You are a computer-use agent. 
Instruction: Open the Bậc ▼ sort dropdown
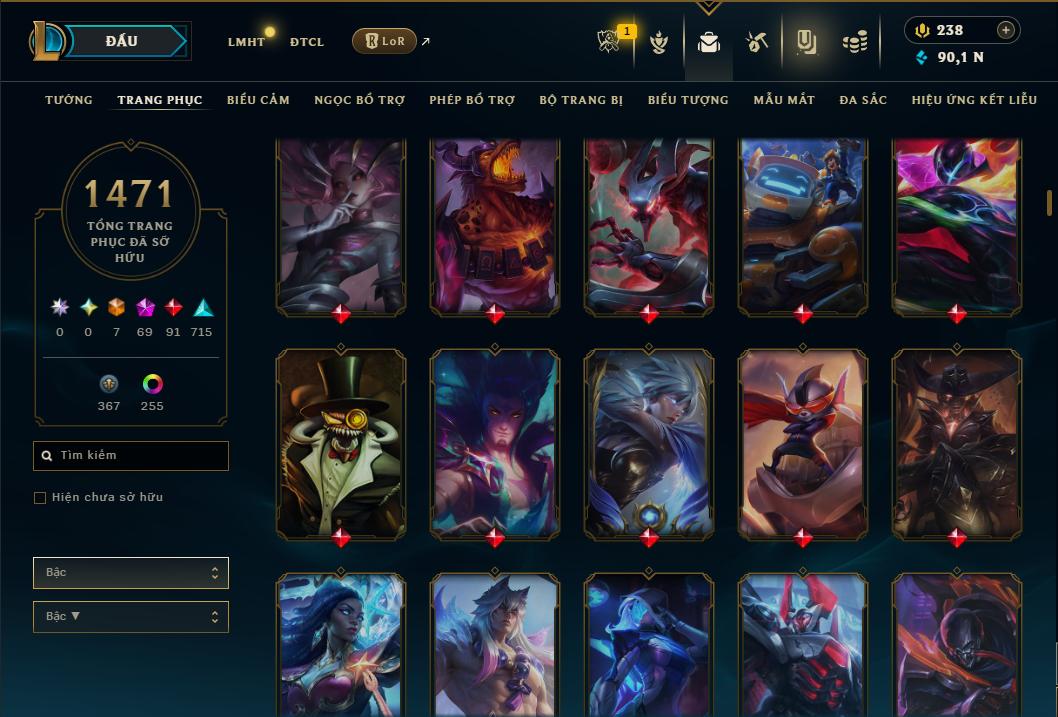(131, 617)
